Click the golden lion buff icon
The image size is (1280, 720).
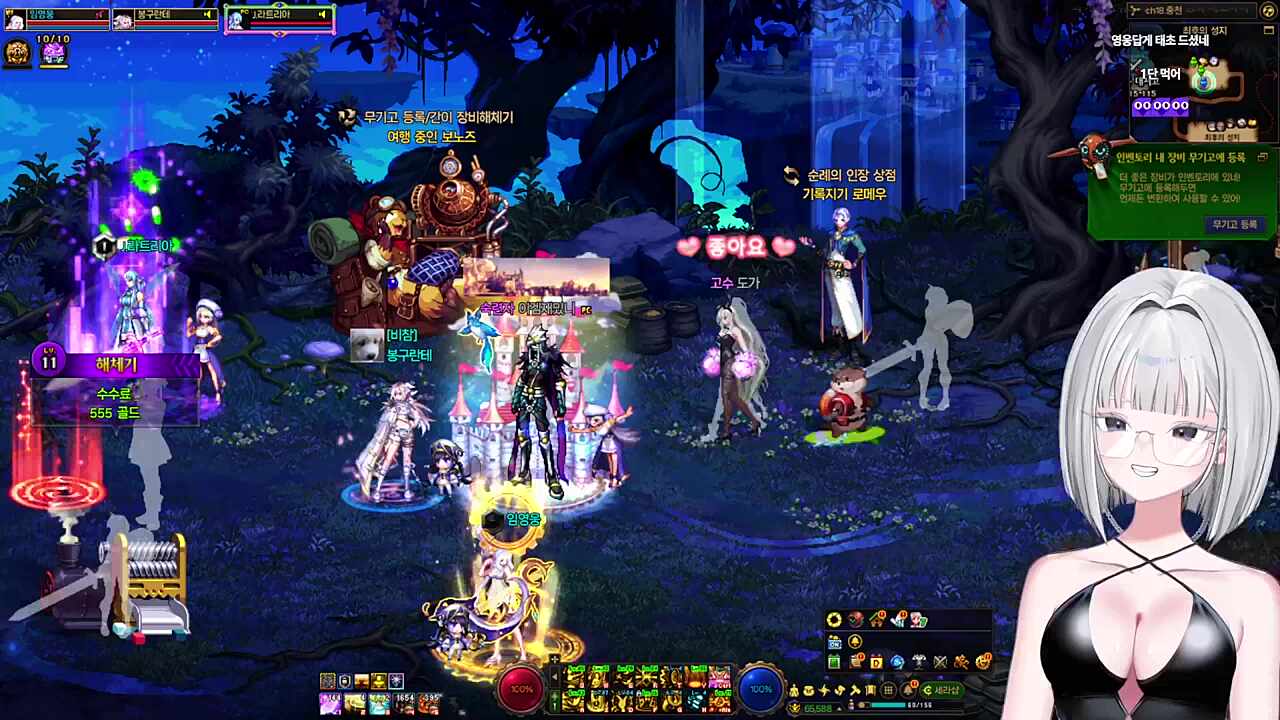17,53
